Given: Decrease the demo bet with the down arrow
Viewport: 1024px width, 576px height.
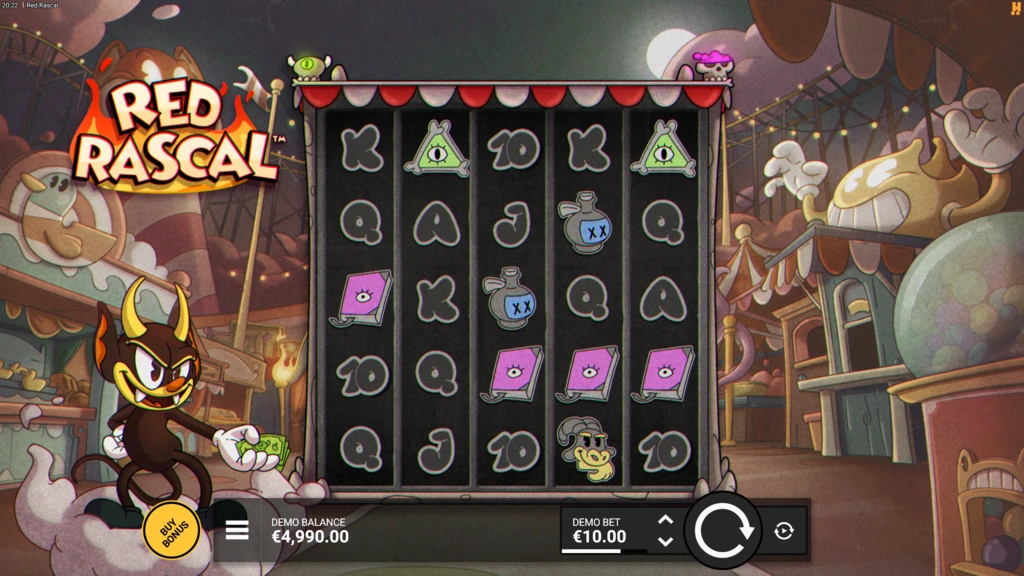Looking at the screenshot, I should click(x=665, y=541).
